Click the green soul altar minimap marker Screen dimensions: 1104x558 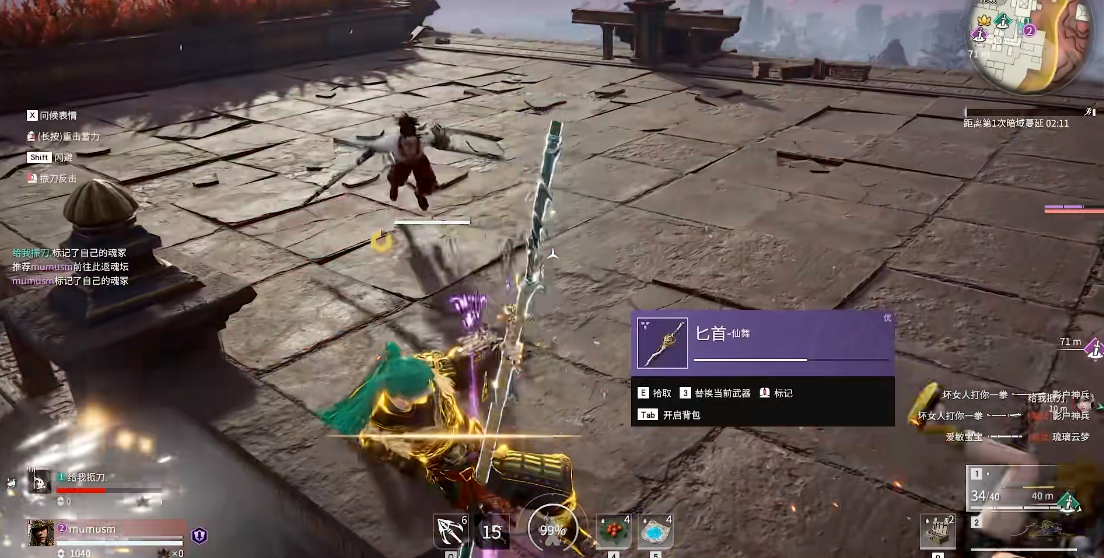click(x=1003, y=20)
